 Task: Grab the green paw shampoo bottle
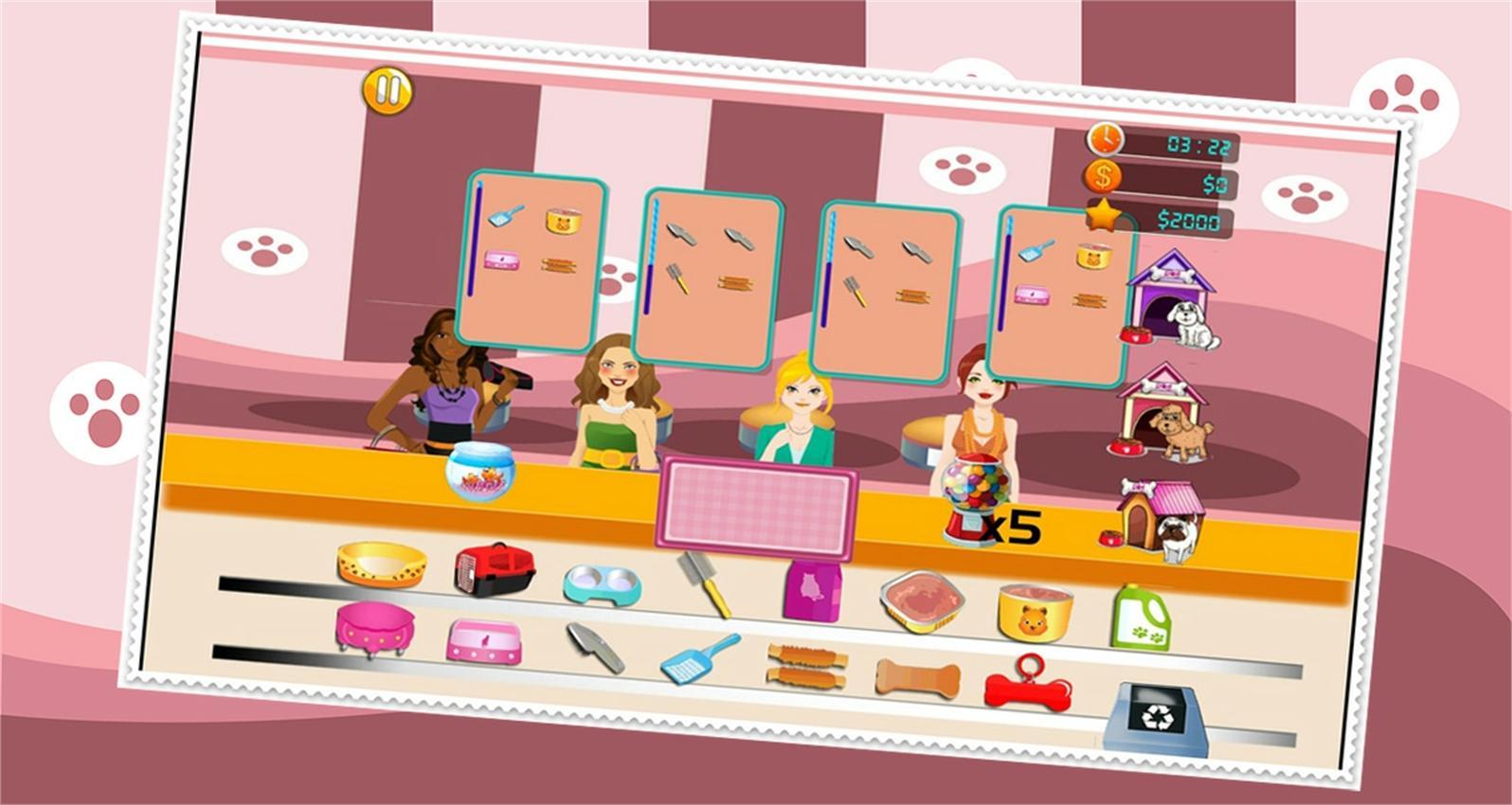point(1140,617)
